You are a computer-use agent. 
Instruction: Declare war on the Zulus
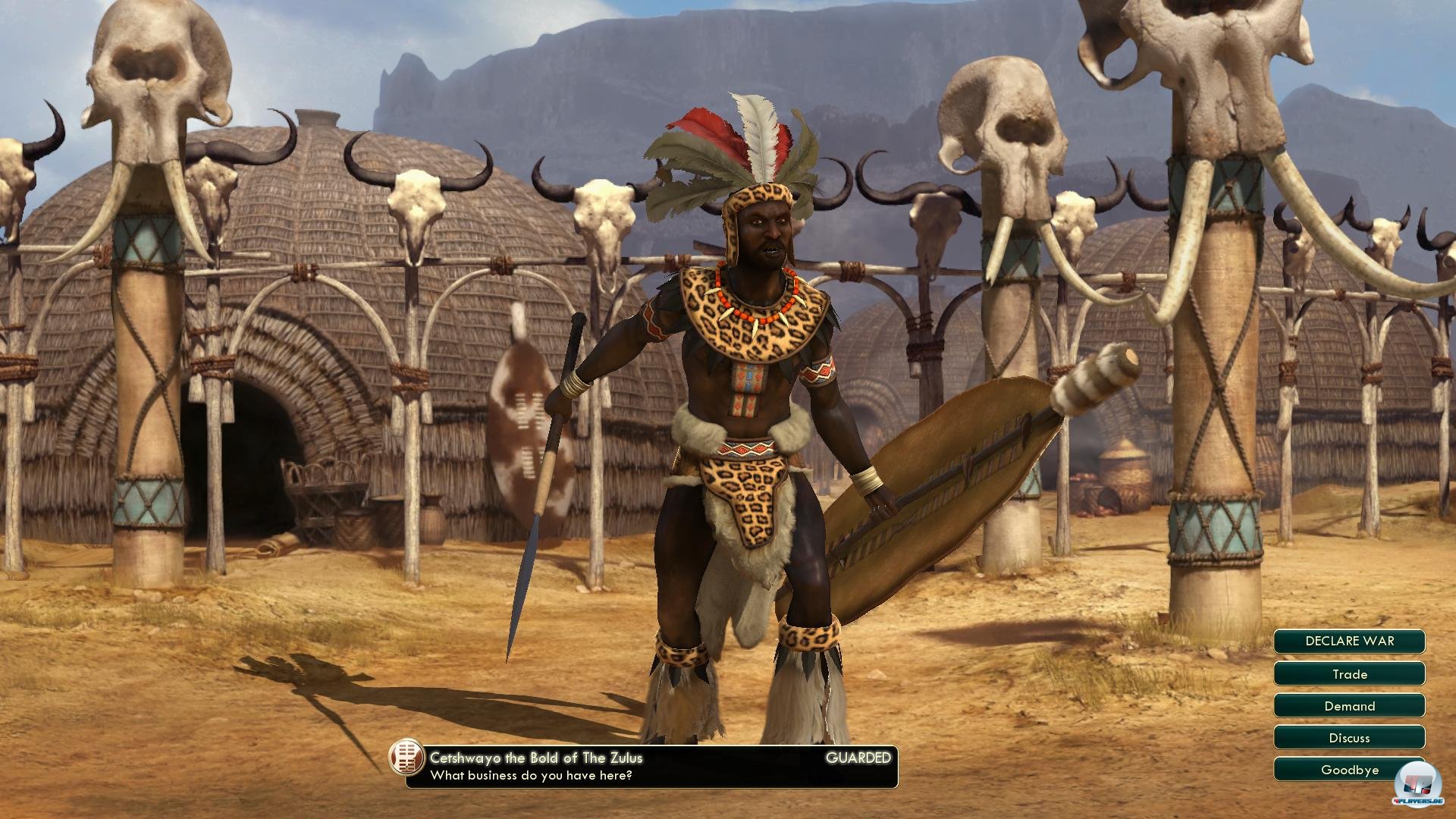(1349, 641)
